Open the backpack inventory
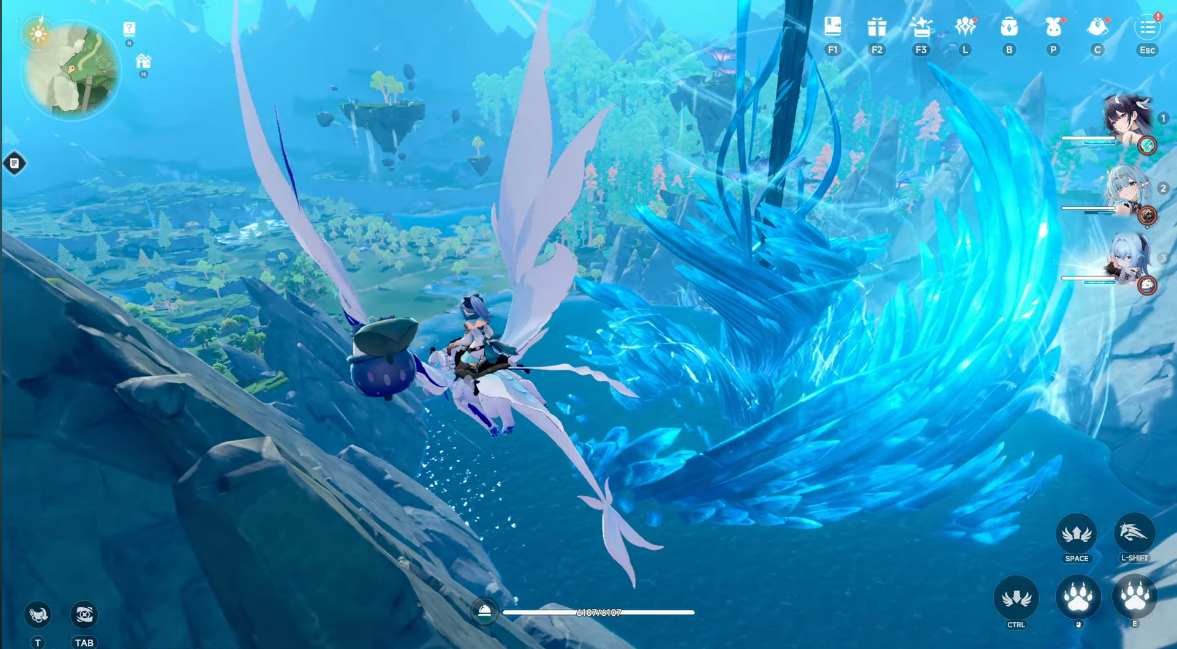The width and height of the screenshot is (1177, 649). [x=1009, y=27]
